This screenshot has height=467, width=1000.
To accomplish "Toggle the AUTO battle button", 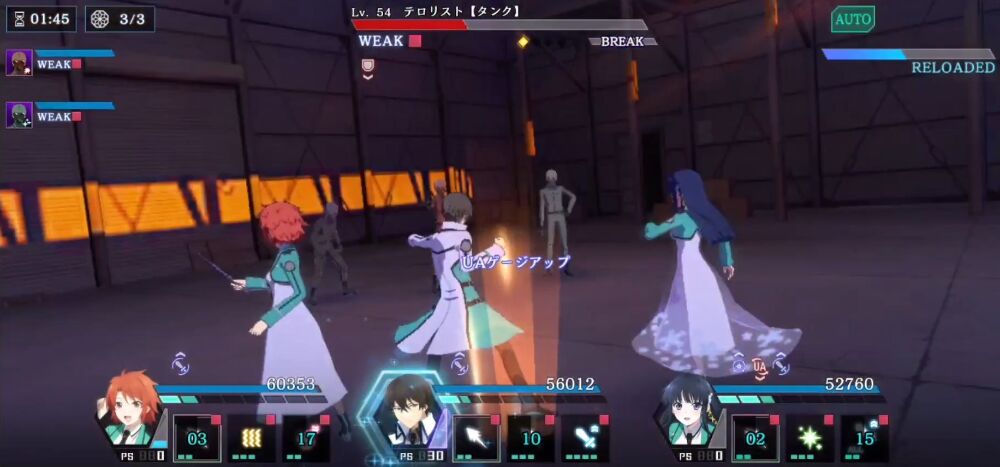I will pyautogui.click(x=852, y=19).
